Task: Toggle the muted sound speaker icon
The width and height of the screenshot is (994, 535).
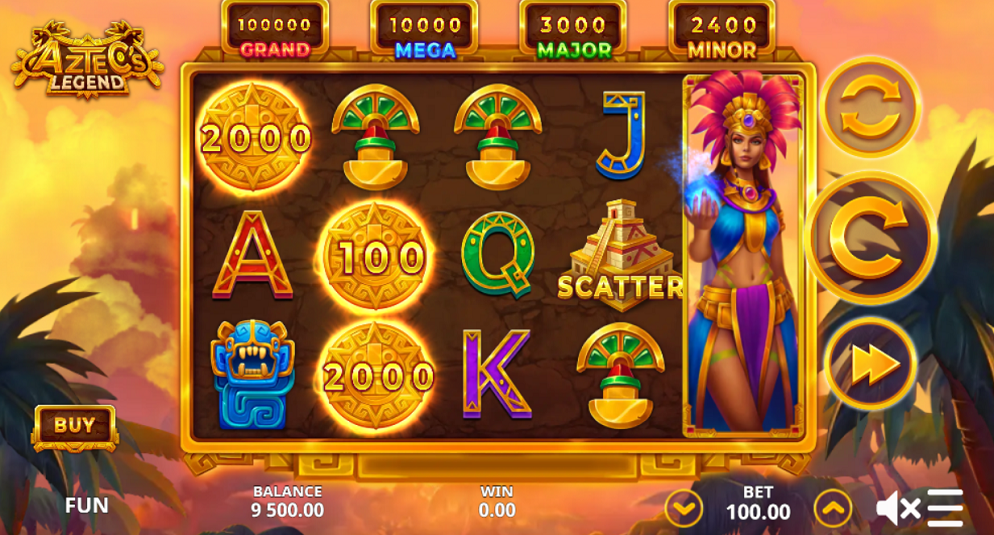Action: tap(897, 508)
